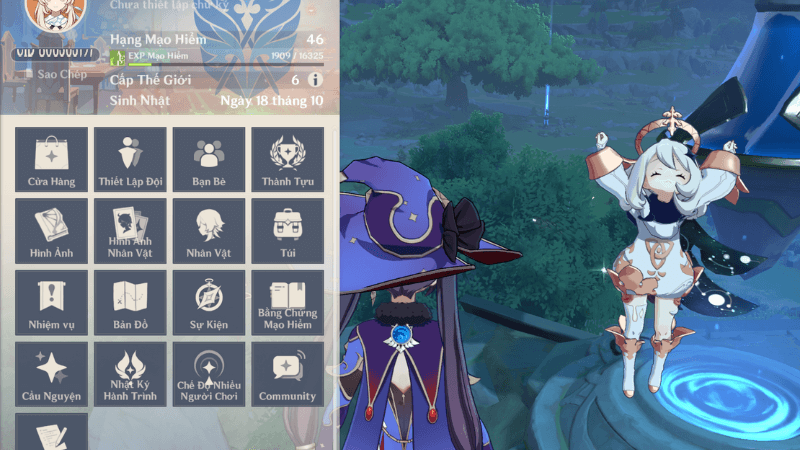
Task: Open the Bạn Bè friends list
Action: pyautogui.click(x=209, y=160)
